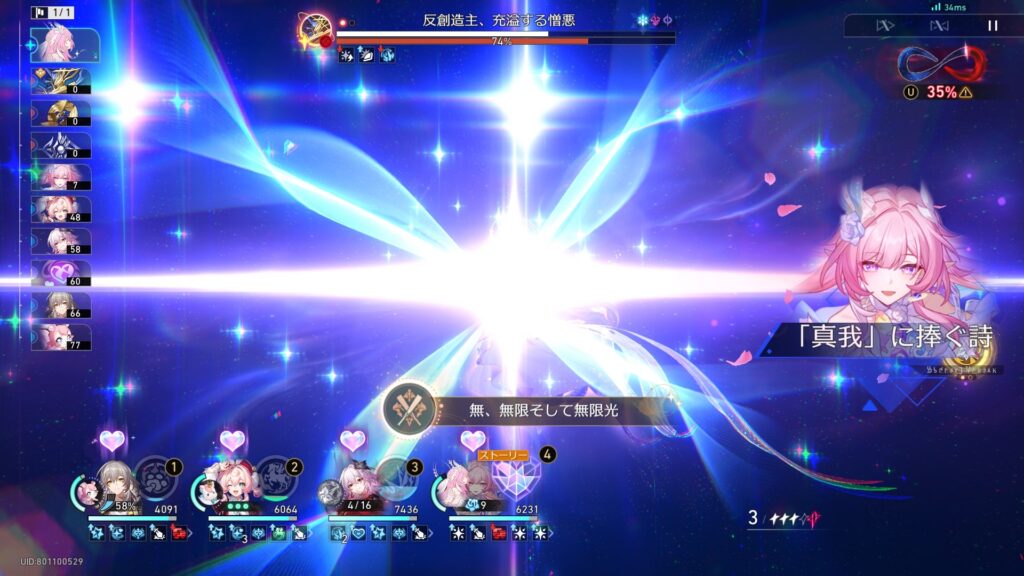1024x576 pixels.
Task: Click the red-blue infinity gauge emblem
Action: [x=940, y=63]
